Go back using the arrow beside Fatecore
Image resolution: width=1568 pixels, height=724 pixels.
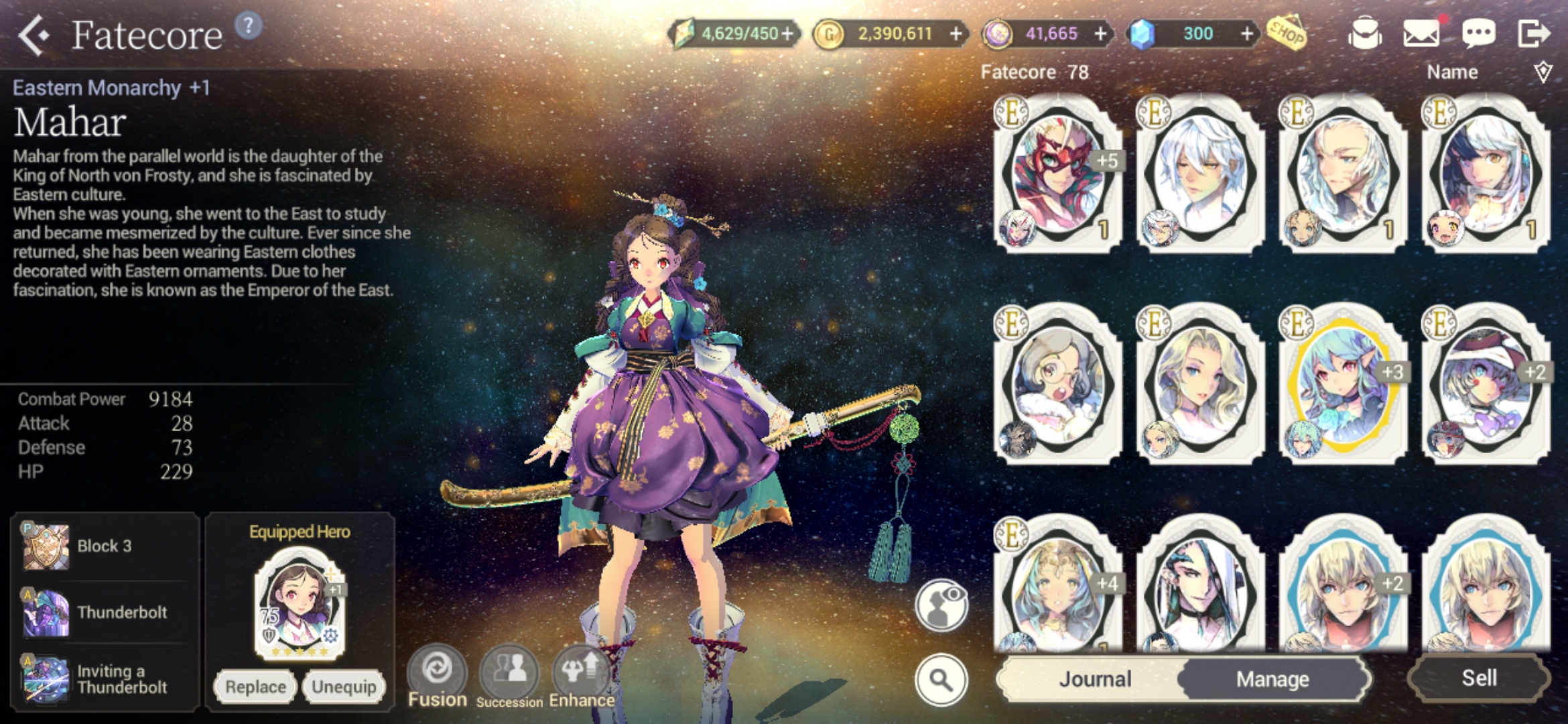click(x=34, y=35)
